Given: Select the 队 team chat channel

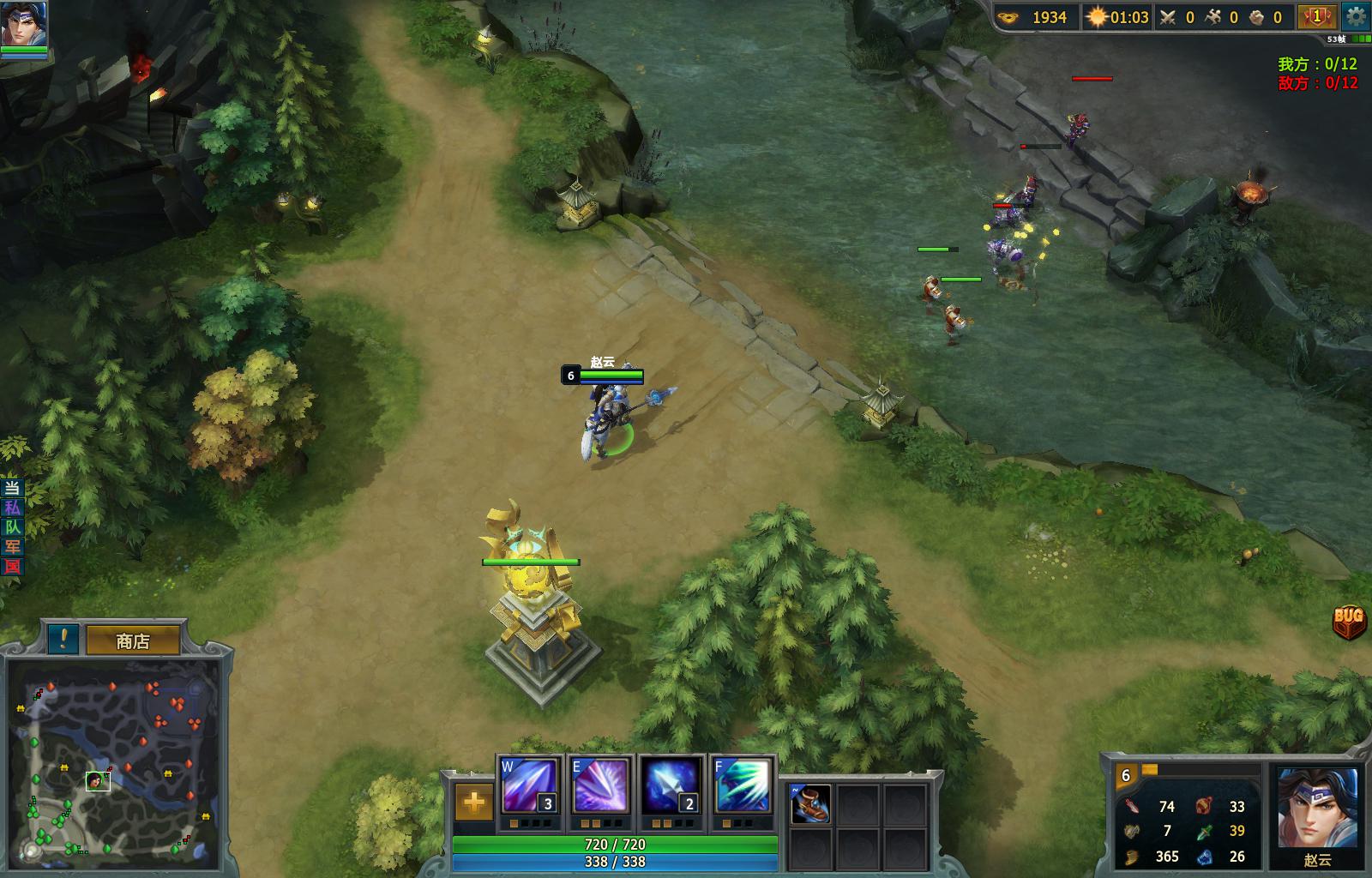Looking at the screenshot, I should (12, 527).
